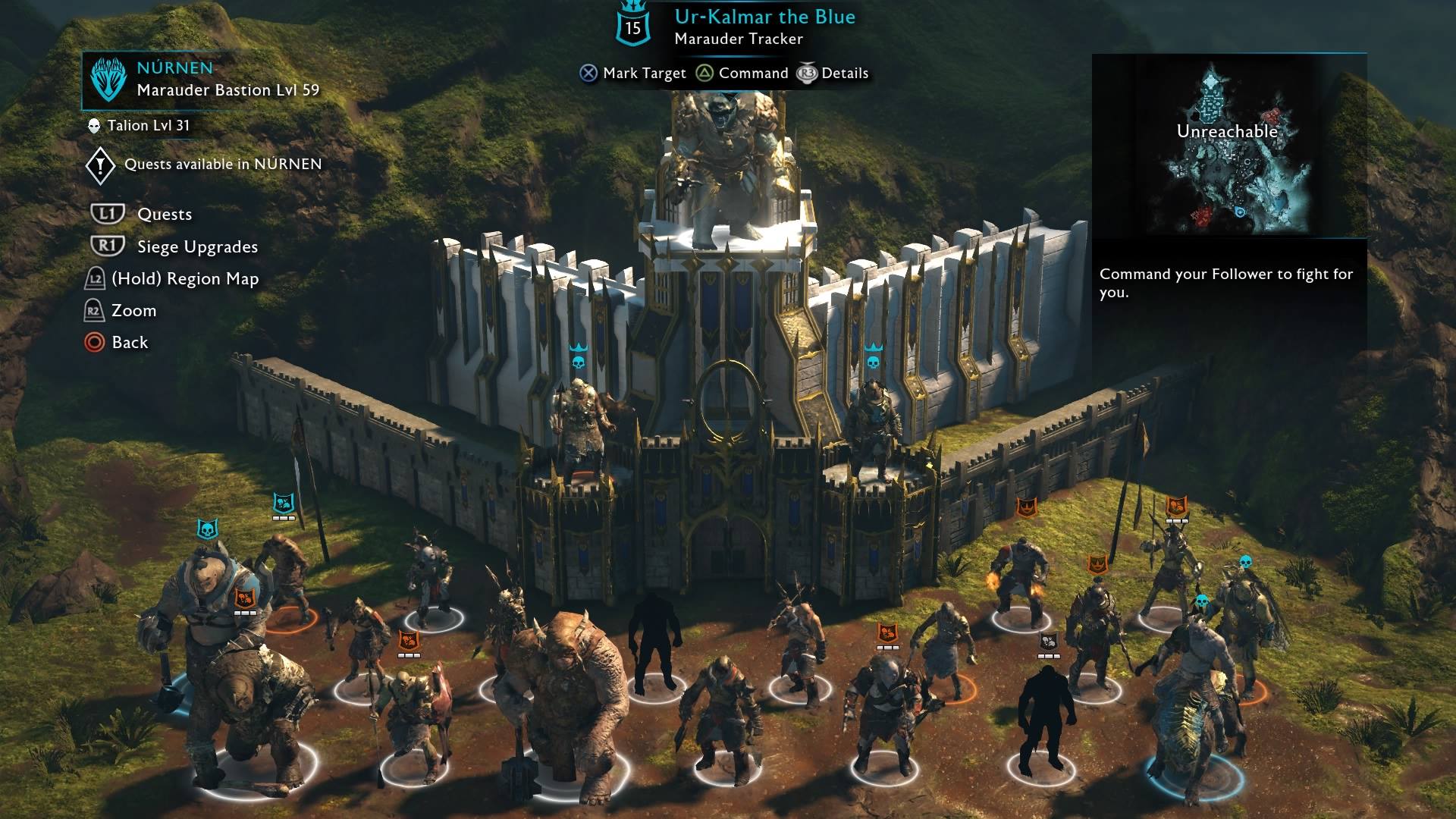Choose the Zoom option
This screenshot has height=819, width=1456.
133,311
